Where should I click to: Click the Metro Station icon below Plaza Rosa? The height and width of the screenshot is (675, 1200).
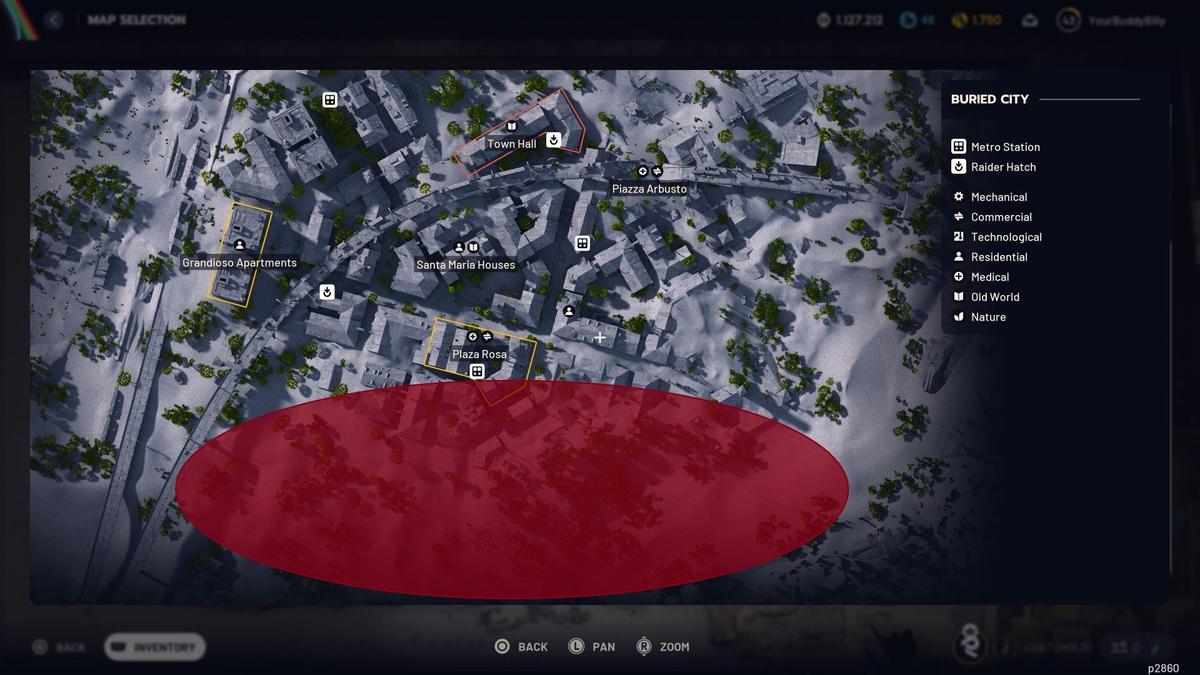(477, 372)
